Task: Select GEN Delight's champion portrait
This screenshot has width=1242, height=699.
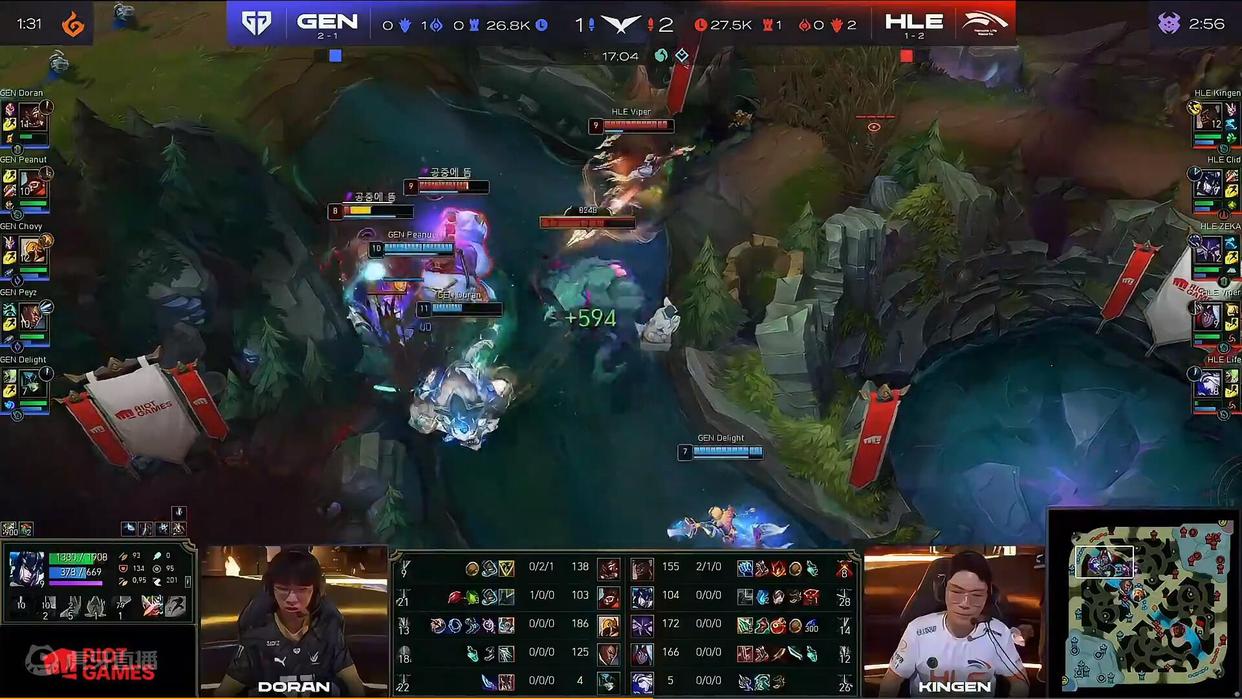Action: coord(32,383)
